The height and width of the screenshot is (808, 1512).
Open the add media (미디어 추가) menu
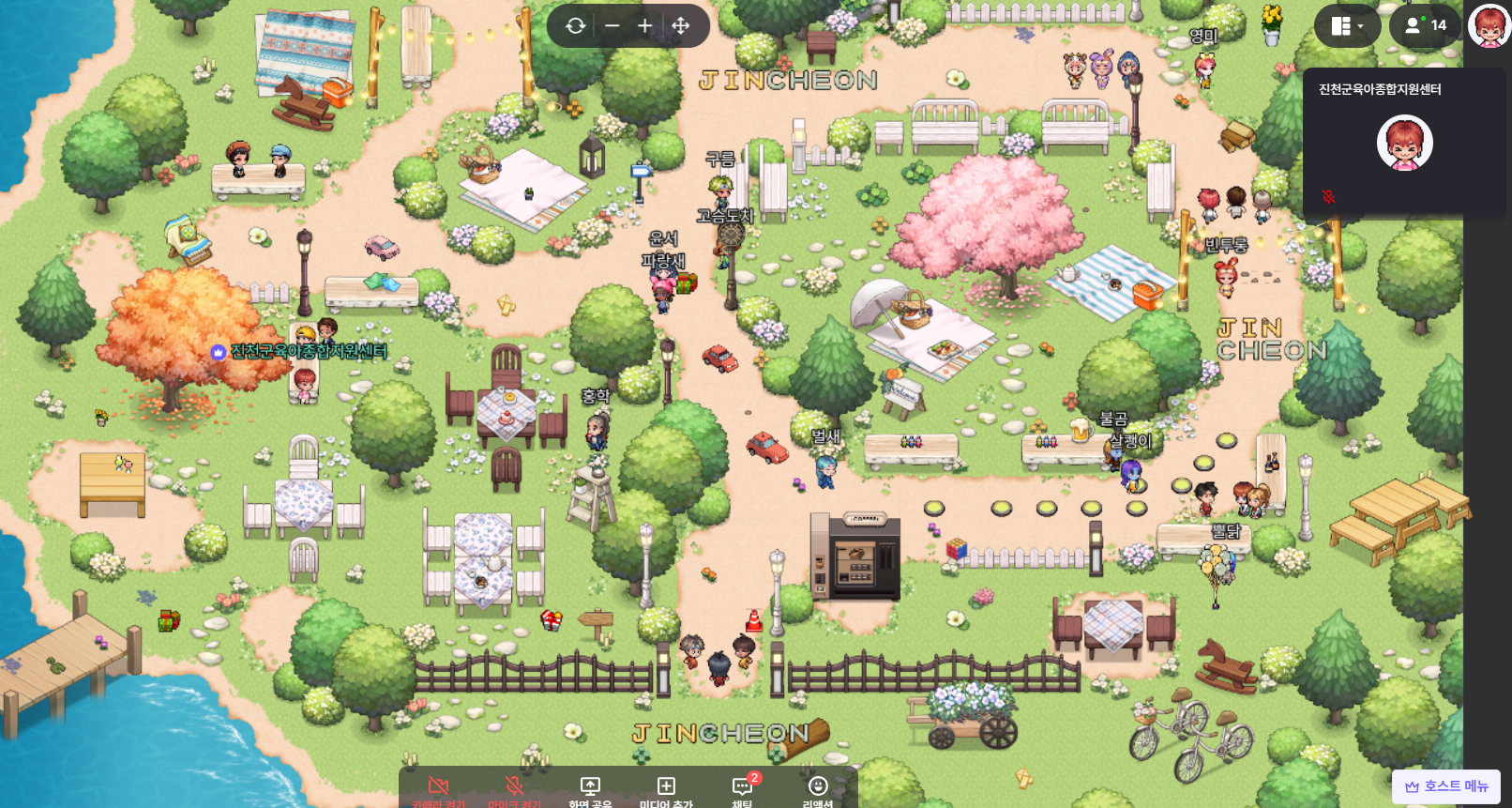point(666,789)
